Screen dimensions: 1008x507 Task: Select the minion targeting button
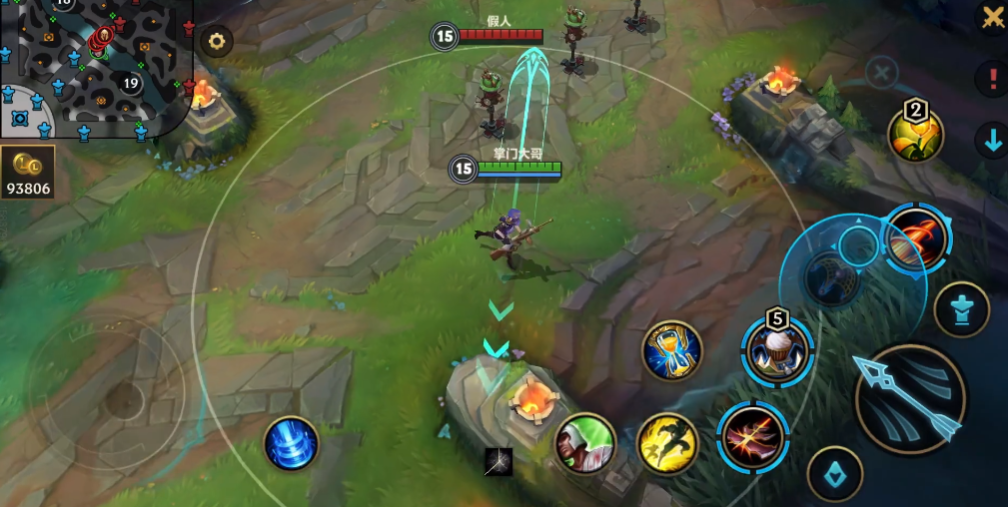[x=834, y=473]
